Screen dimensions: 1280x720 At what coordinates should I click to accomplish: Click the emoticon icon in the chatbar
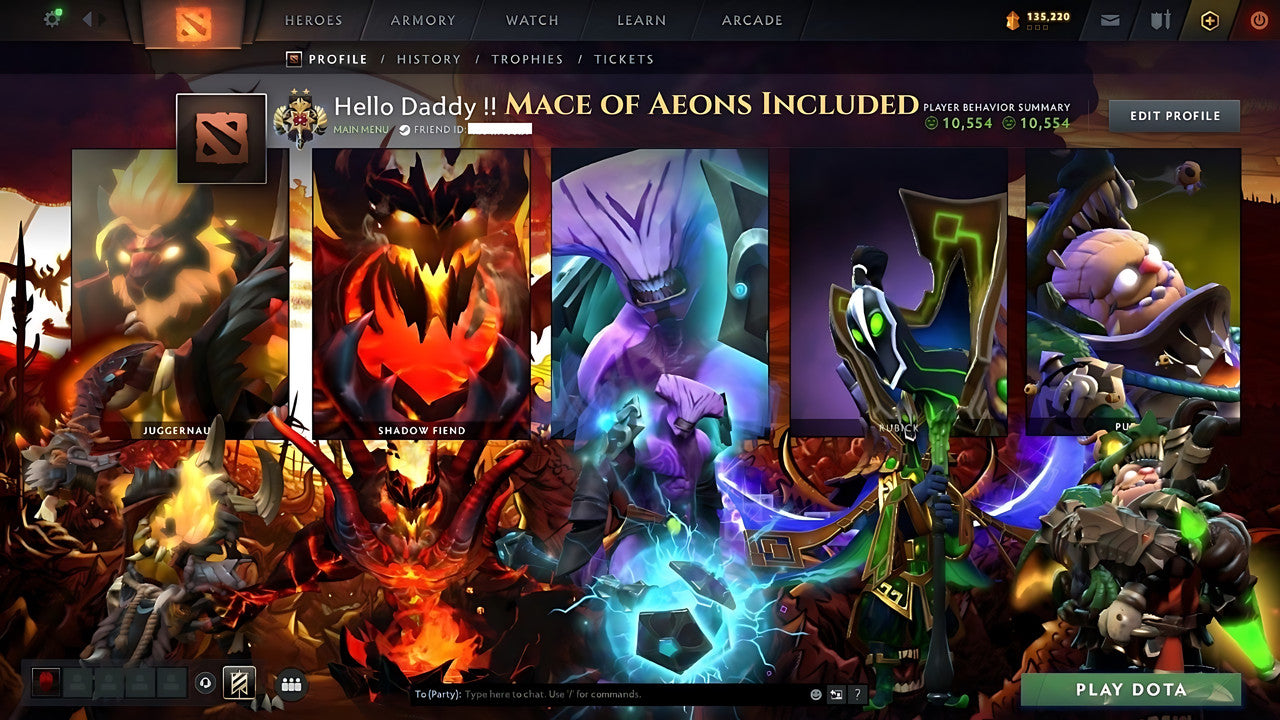[815, 694]
